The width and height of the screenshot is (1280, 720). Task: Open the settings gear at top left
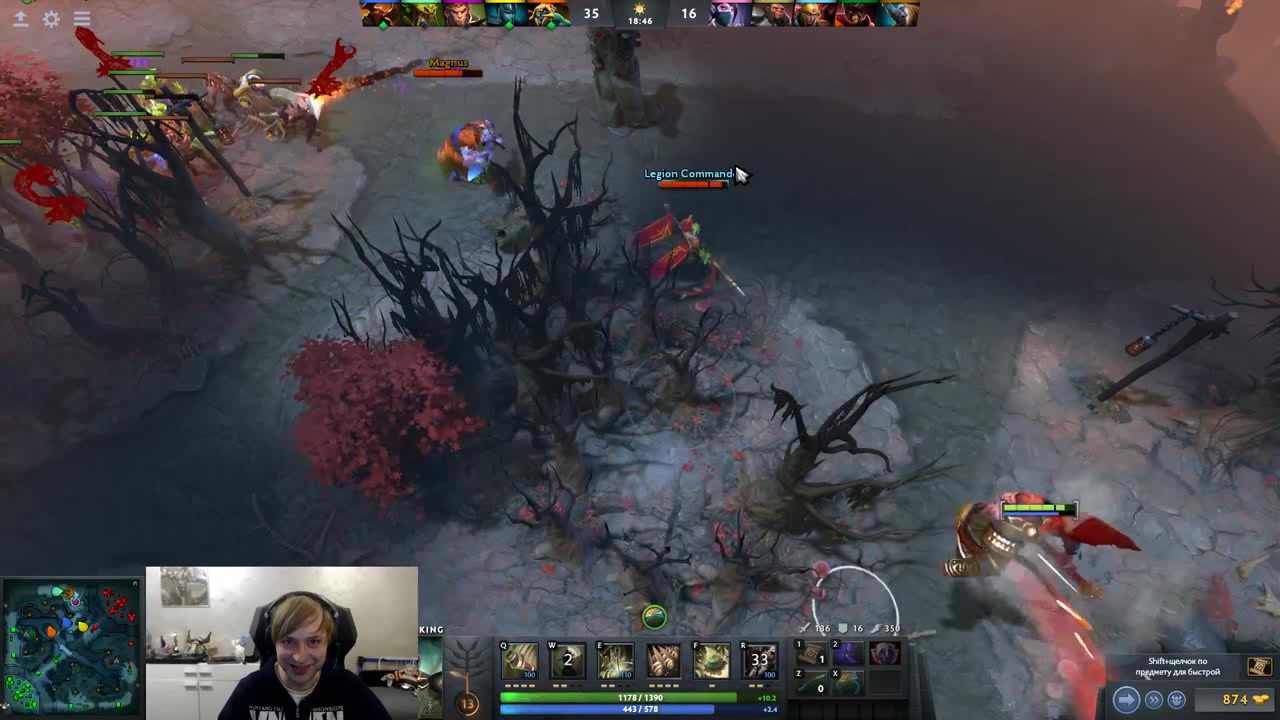(x=52, y=18)
